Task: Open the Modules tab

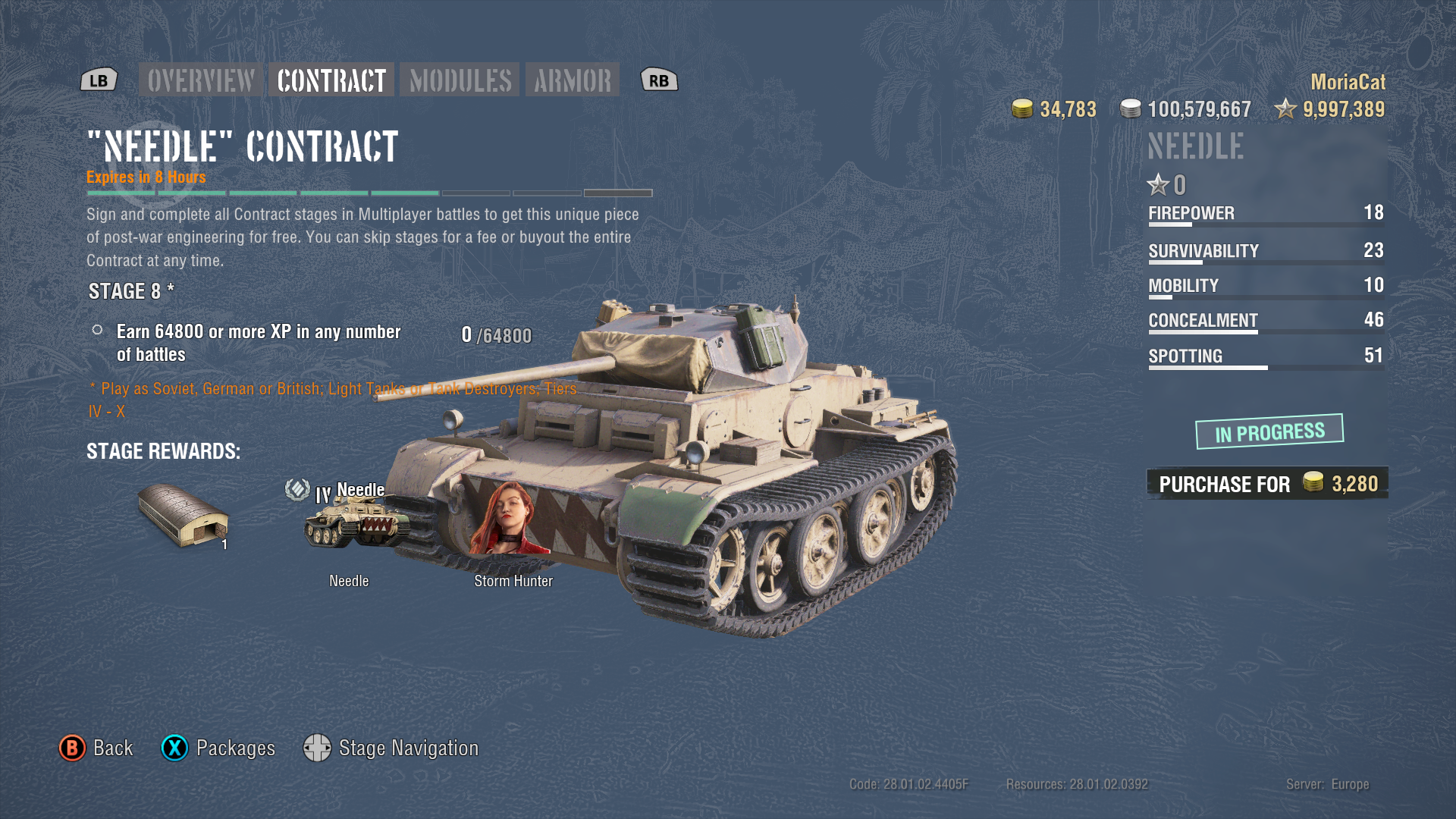Action: pos(460,80)
